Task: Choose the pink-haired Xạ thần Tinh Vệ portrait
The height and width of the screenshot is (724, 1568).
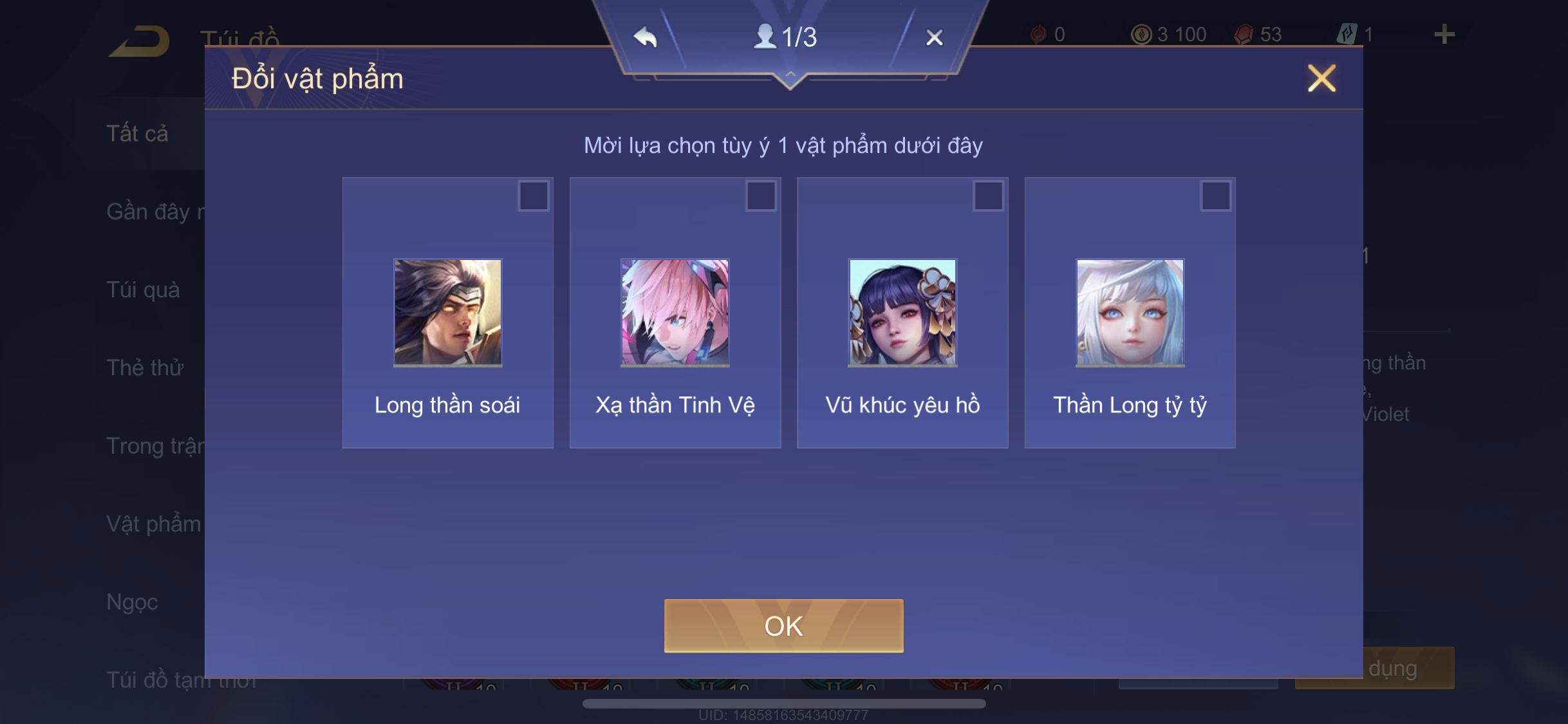Action: pyautogui.click(x=675, y=312)
